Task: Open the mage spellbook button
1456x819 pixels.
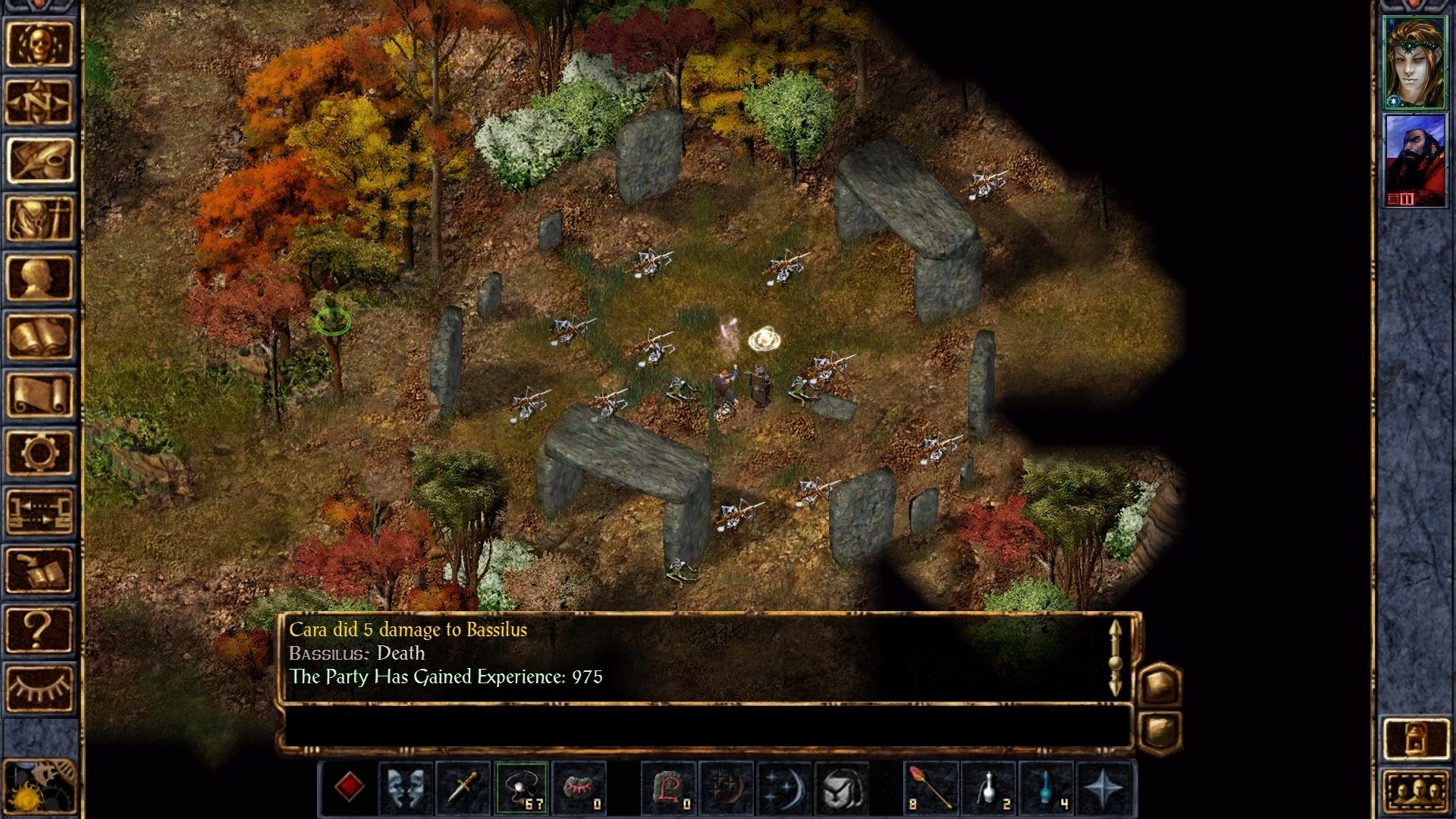Action: click(x=39, y=336)
